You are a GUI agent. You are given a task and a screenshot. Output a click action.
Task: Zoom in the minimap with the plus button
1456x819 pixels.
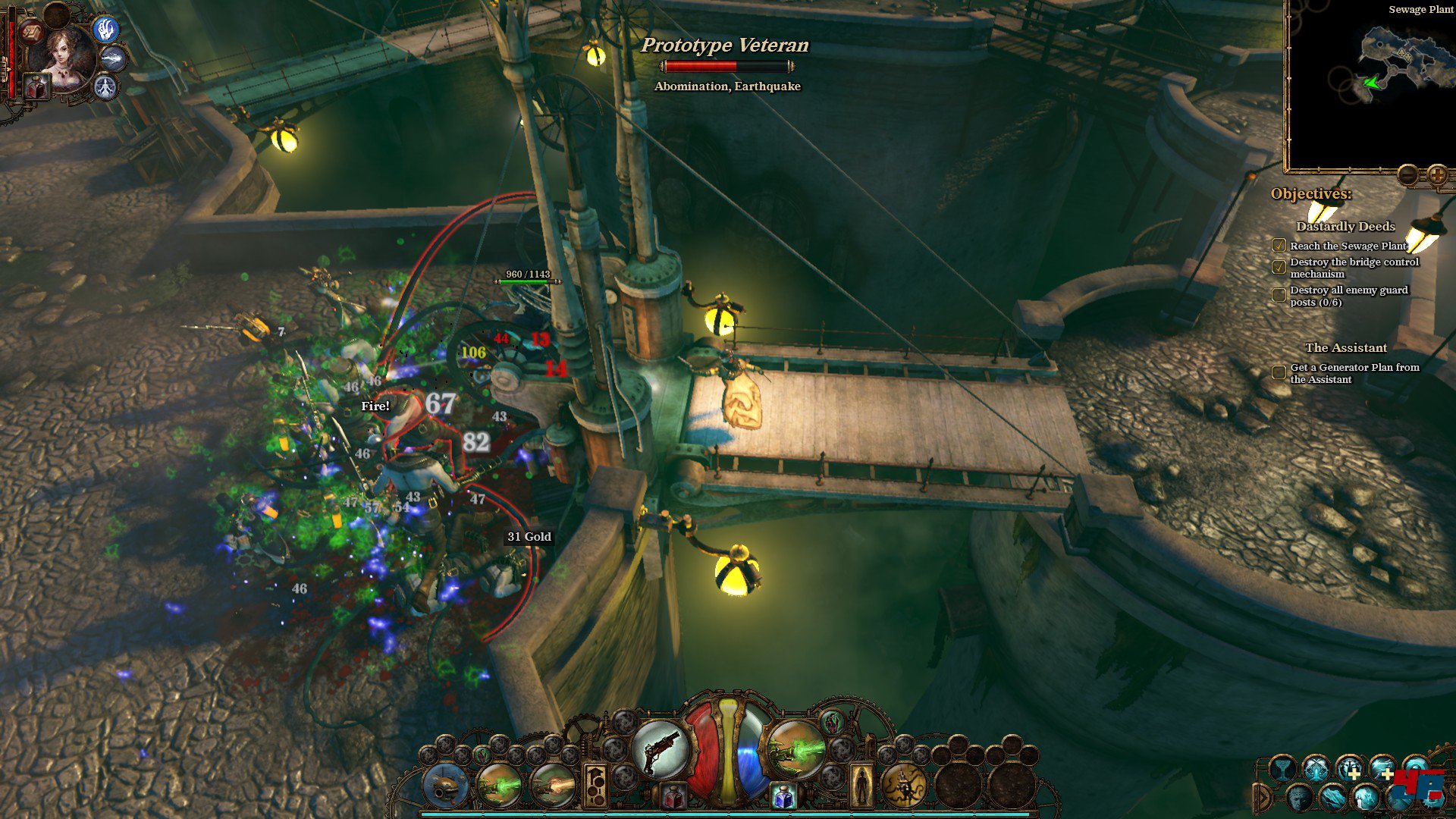tap(1437, 175)
